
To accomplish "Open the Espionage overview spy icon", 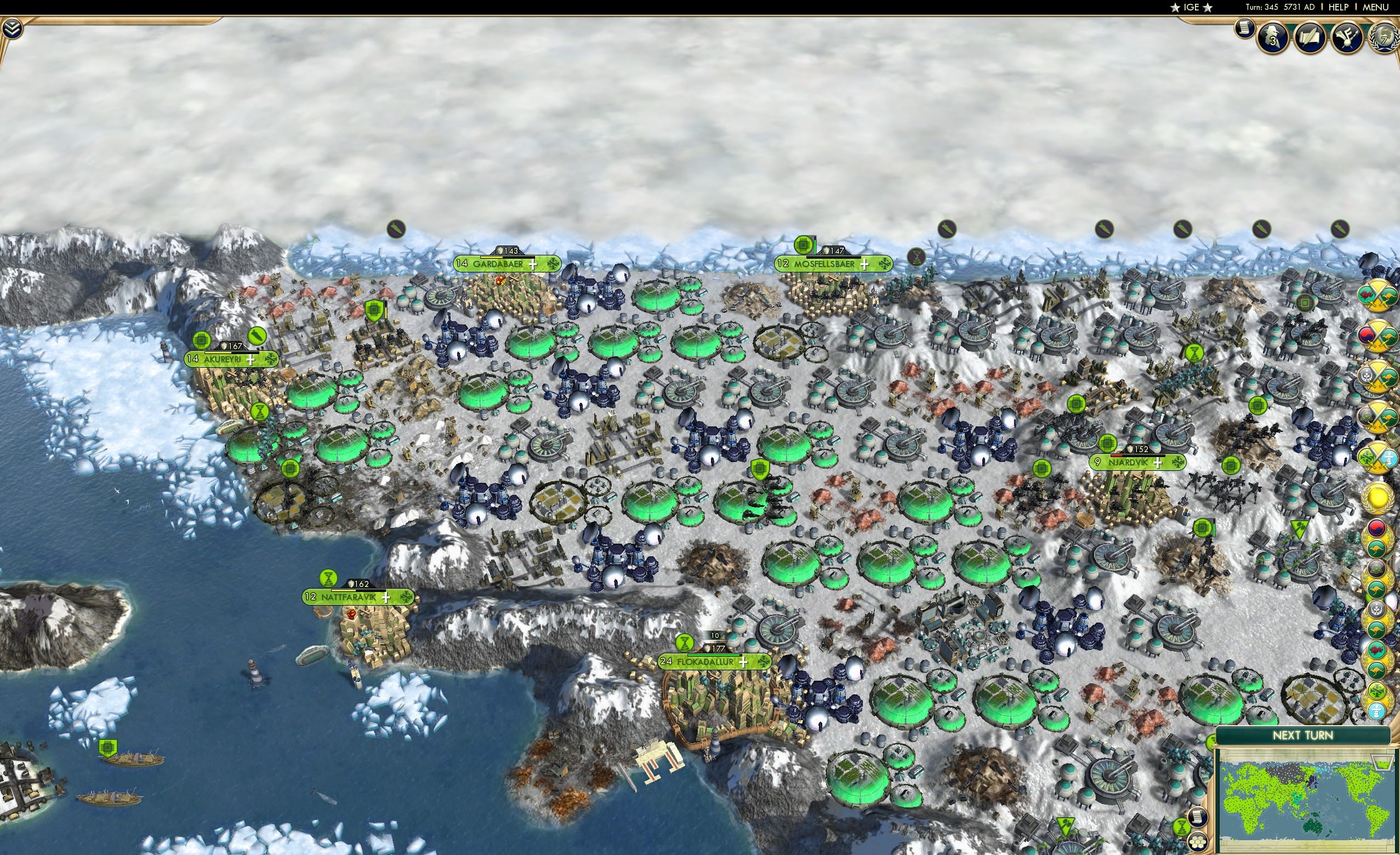I will click(x=1273, y=38).
